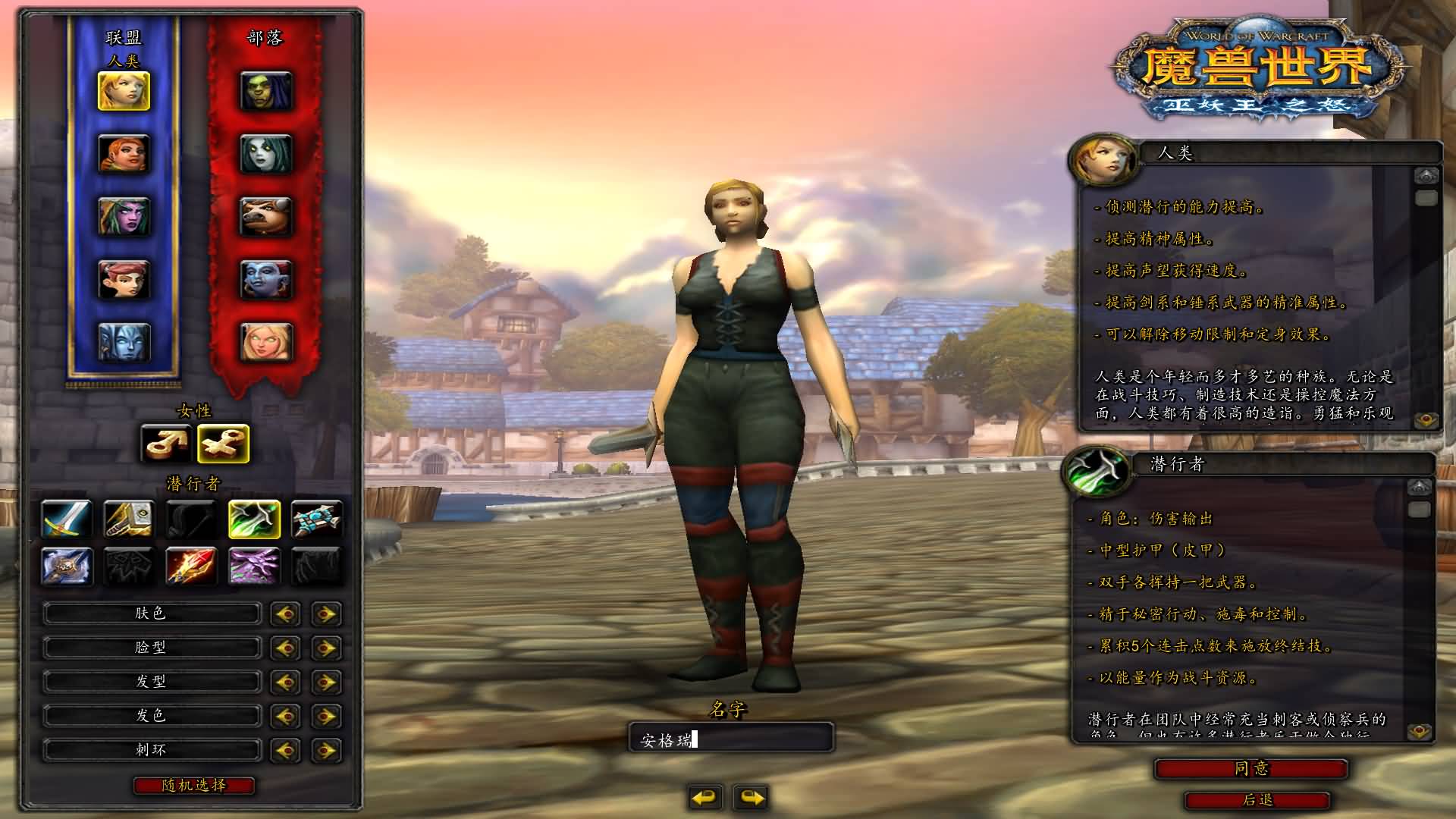Randomize appearance with 随机选择 button
The width and height of the screenshot is (1456, 819).
(x=194, y=786)
